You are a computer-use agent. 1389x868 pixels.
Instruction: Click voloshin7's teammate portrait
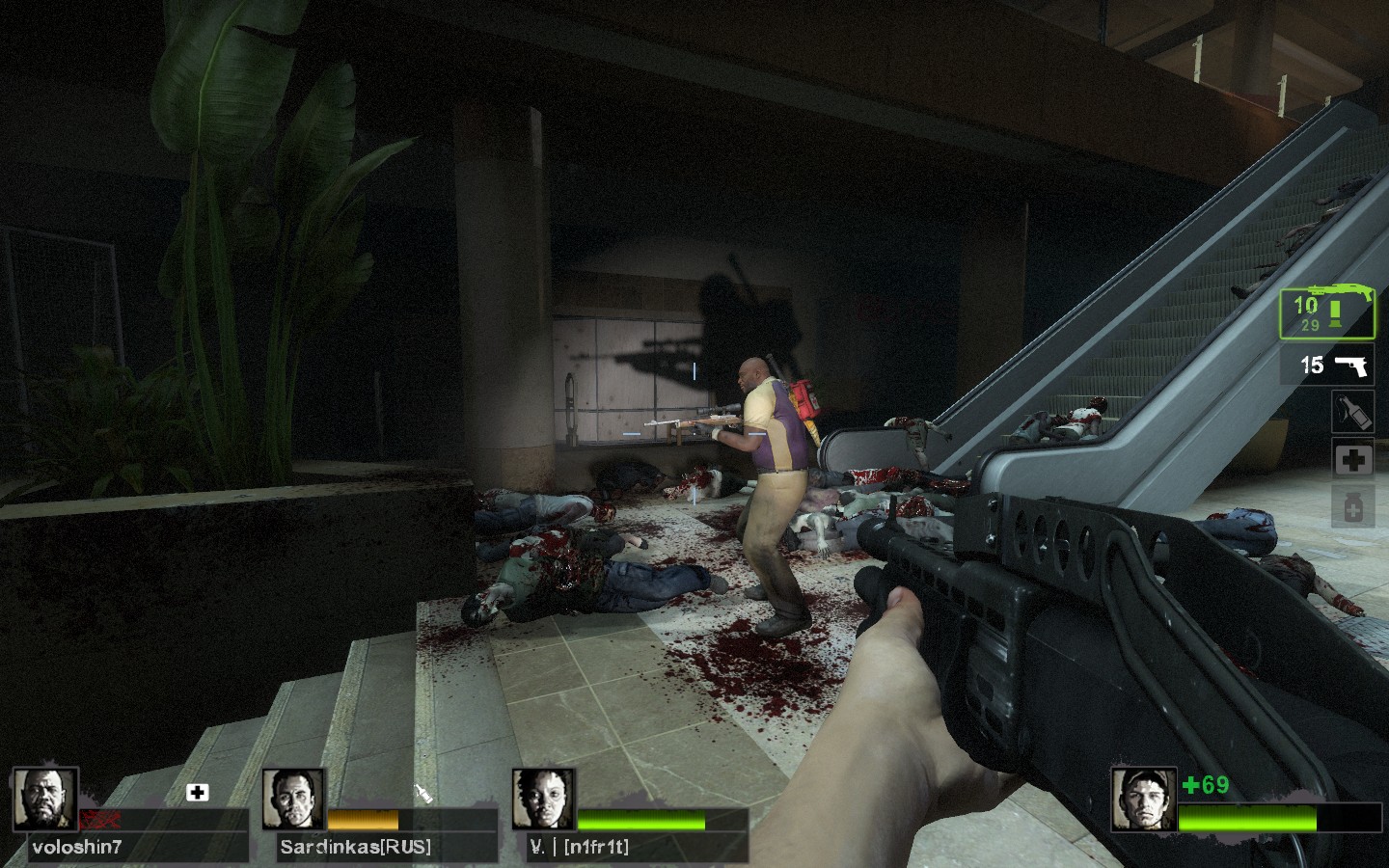(x=45, y=799)
